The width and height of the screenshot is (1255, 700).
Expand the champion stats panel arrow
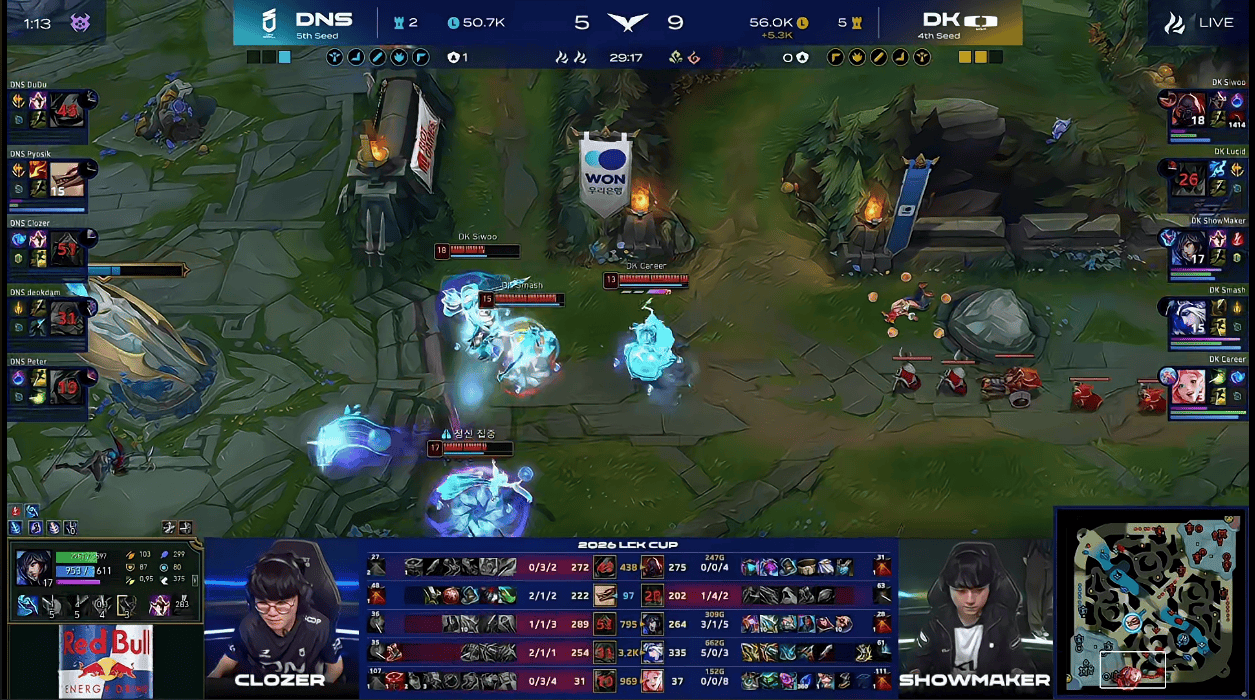pos(194,580)
